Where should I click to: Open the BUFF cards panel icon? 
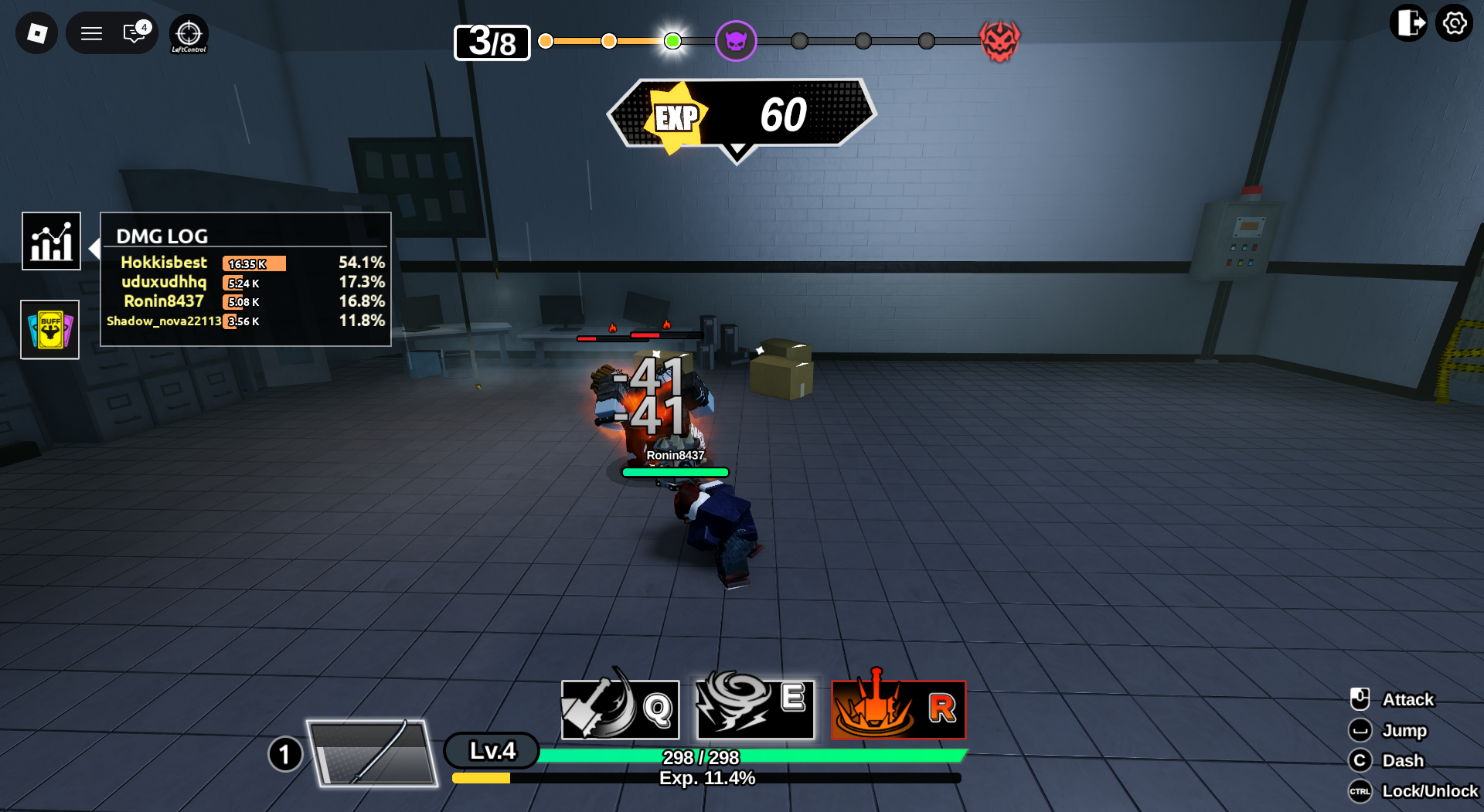point(49,330)
